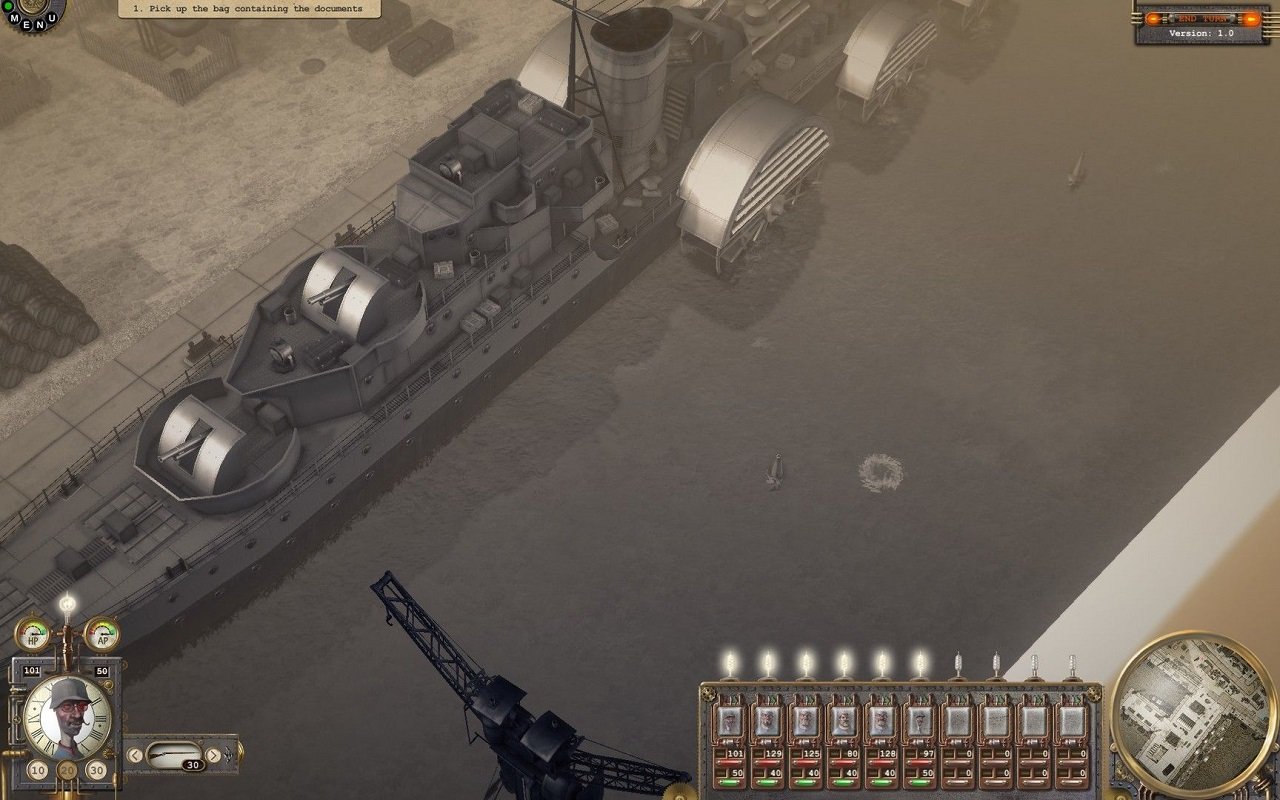Select squad member with 80 health
Image resolution: width=1280 pixels, height=800 pixels.
844,721
